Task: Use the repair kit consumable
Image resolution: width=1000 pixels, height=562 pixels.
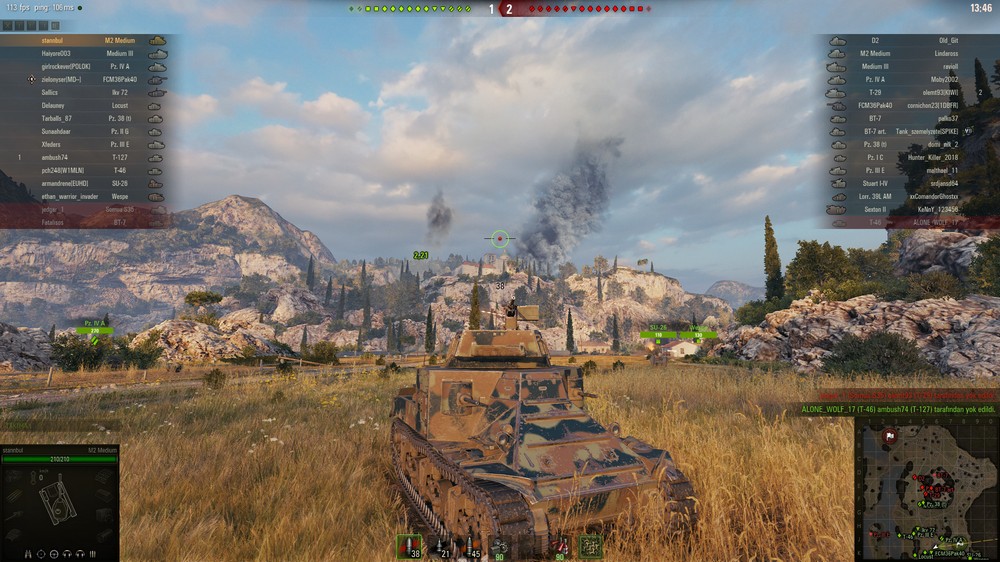Action: [x=500, y=546]
